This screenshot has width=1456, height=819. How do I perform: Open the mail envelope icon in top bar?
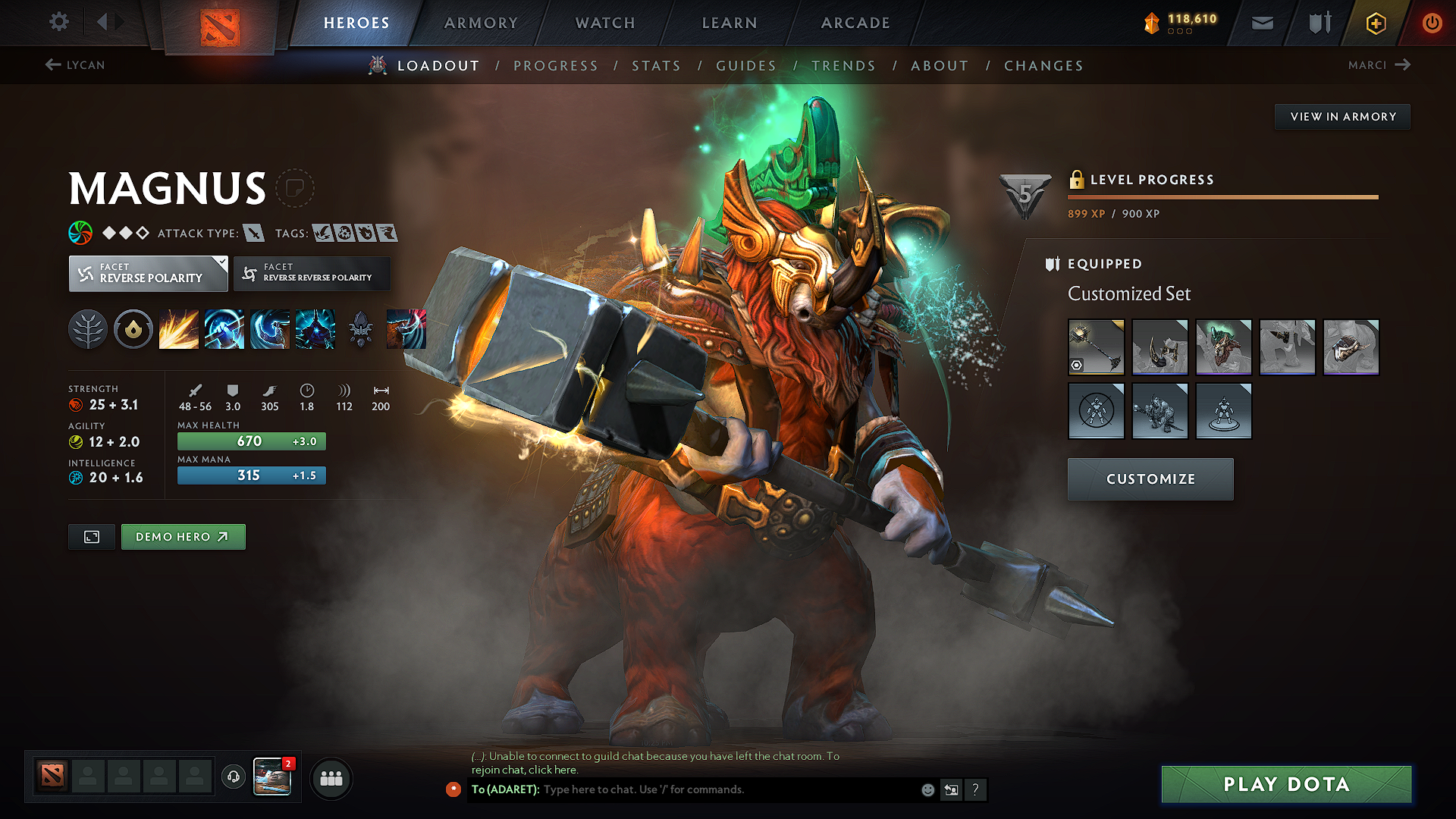pos(1261,22)
